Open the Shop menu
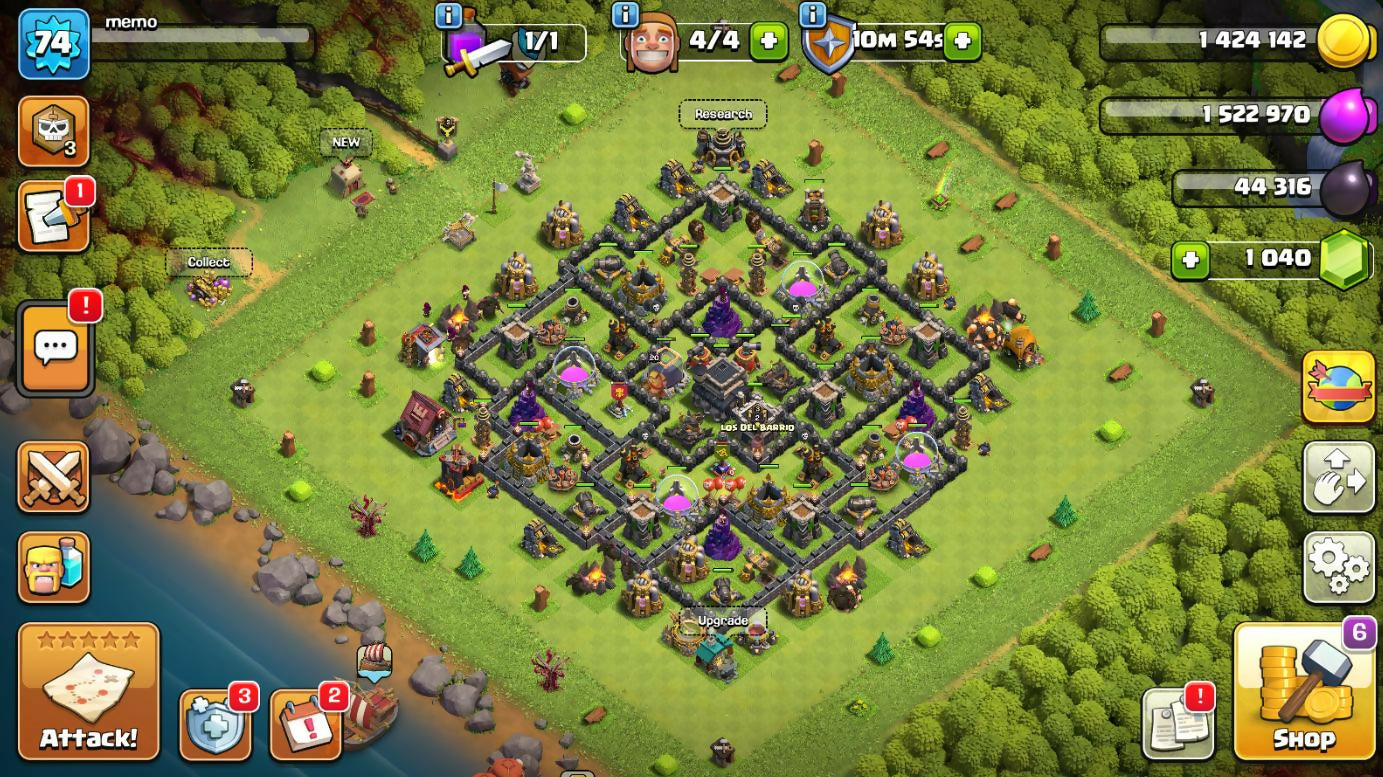This screenshot has height=777, width=1383. [x=1304, y=691]
